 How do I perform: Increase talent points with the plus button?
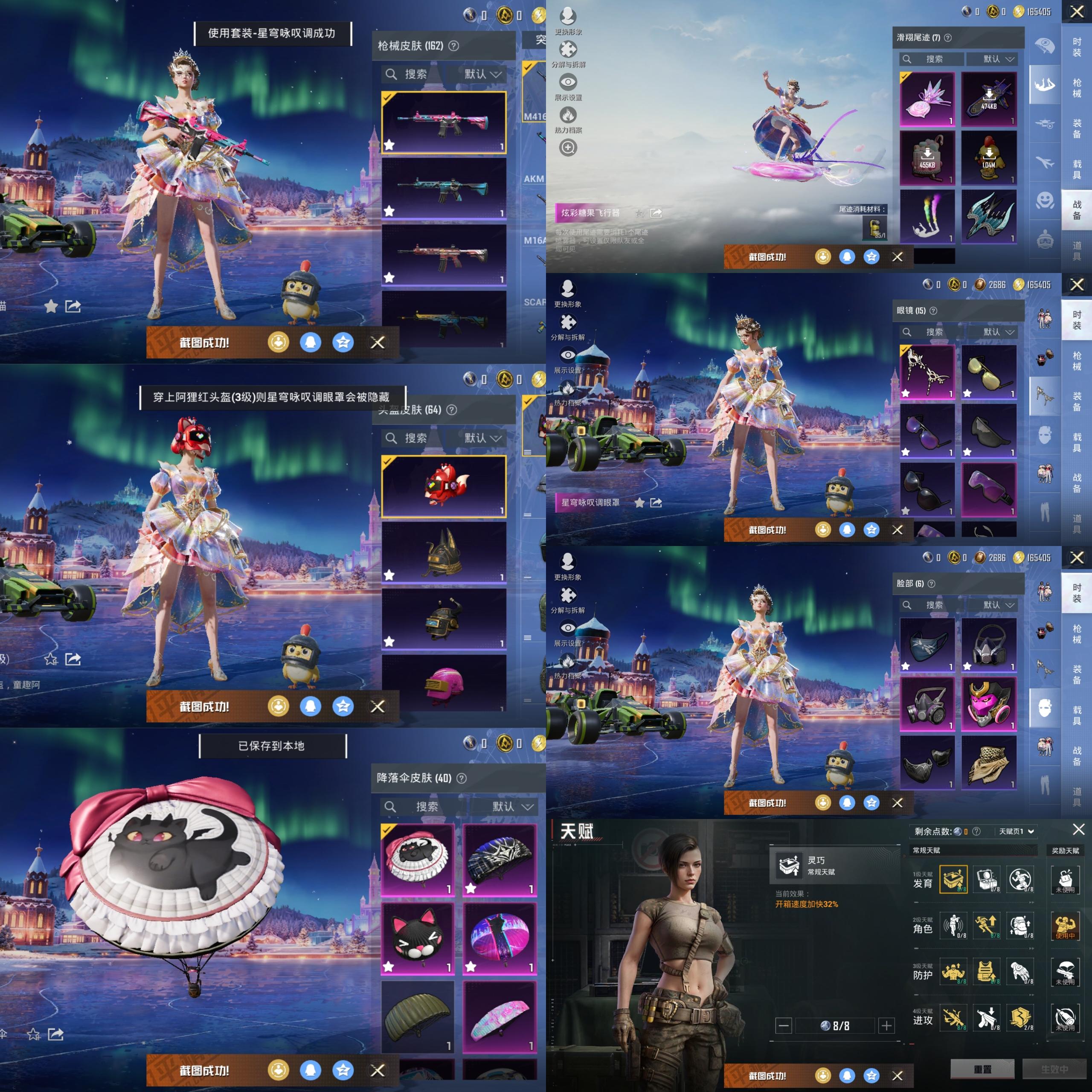(x=887, y=1025)
